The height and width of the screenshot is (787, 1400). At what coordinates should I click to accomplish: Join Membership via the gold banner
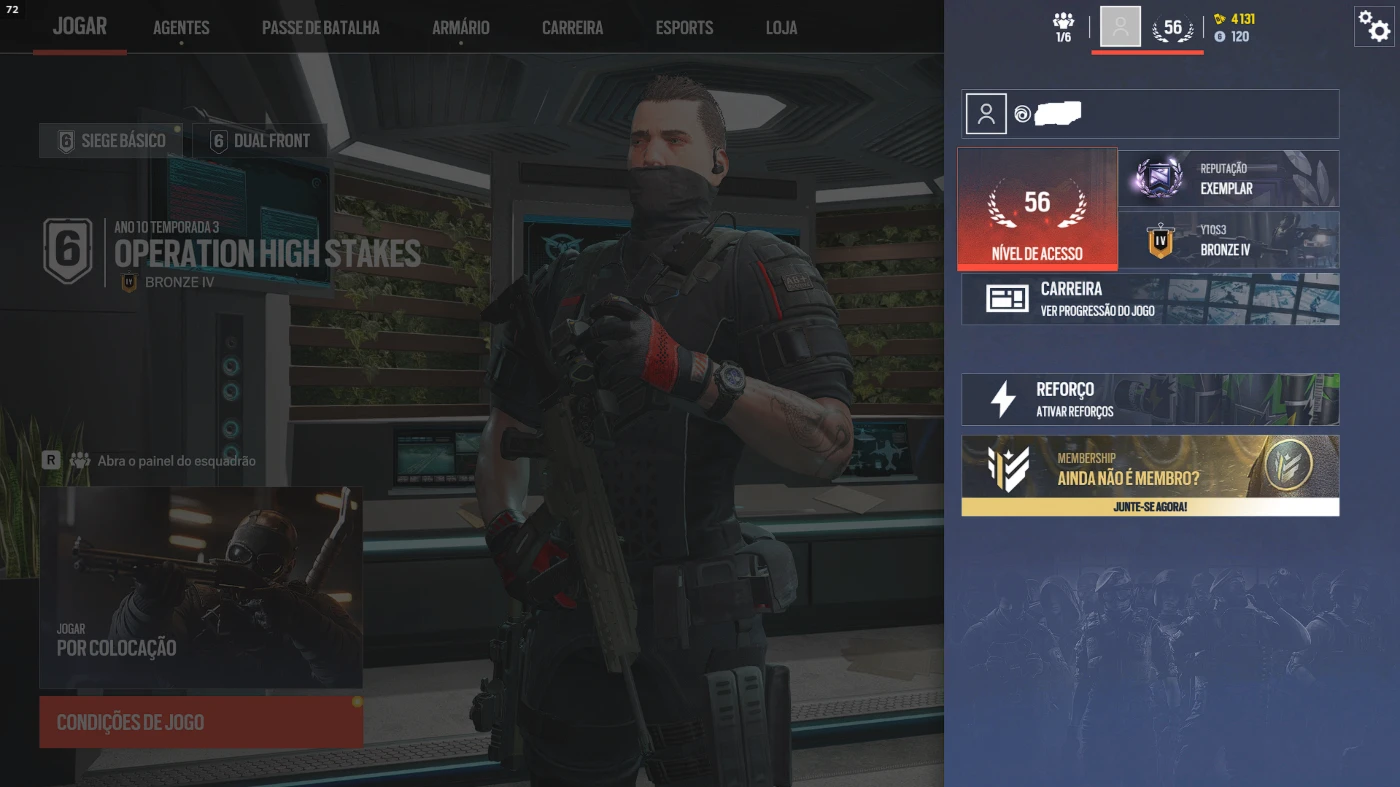pyautogui.click(x=1150, y=476)
